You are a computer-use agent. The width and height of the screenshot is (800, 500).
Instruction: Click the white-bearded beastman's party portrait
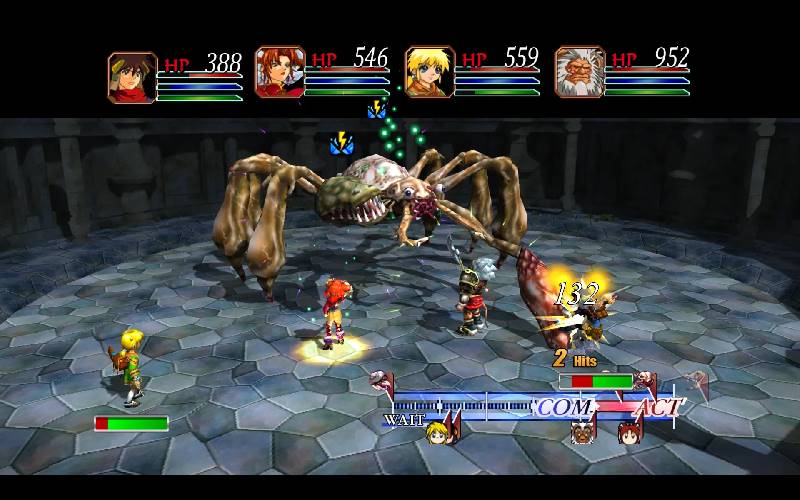(579, 73)
